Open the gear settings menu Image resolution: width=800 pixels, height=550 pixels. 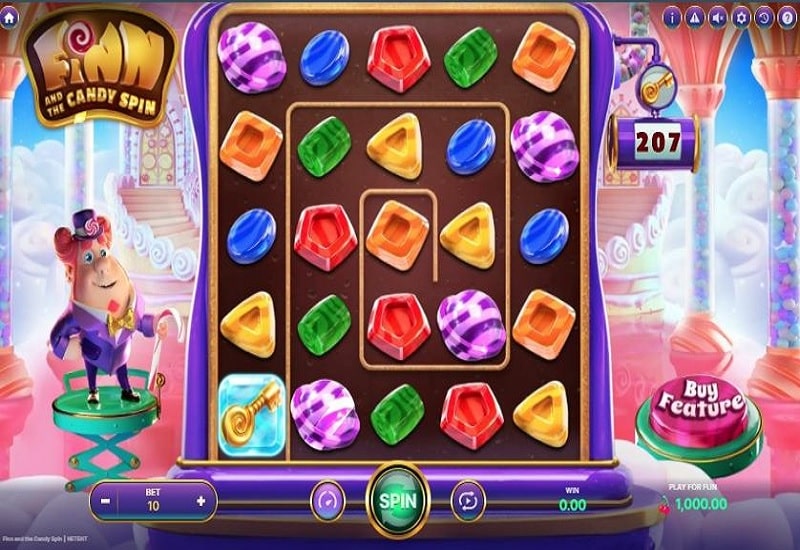(x=741, y=17)
